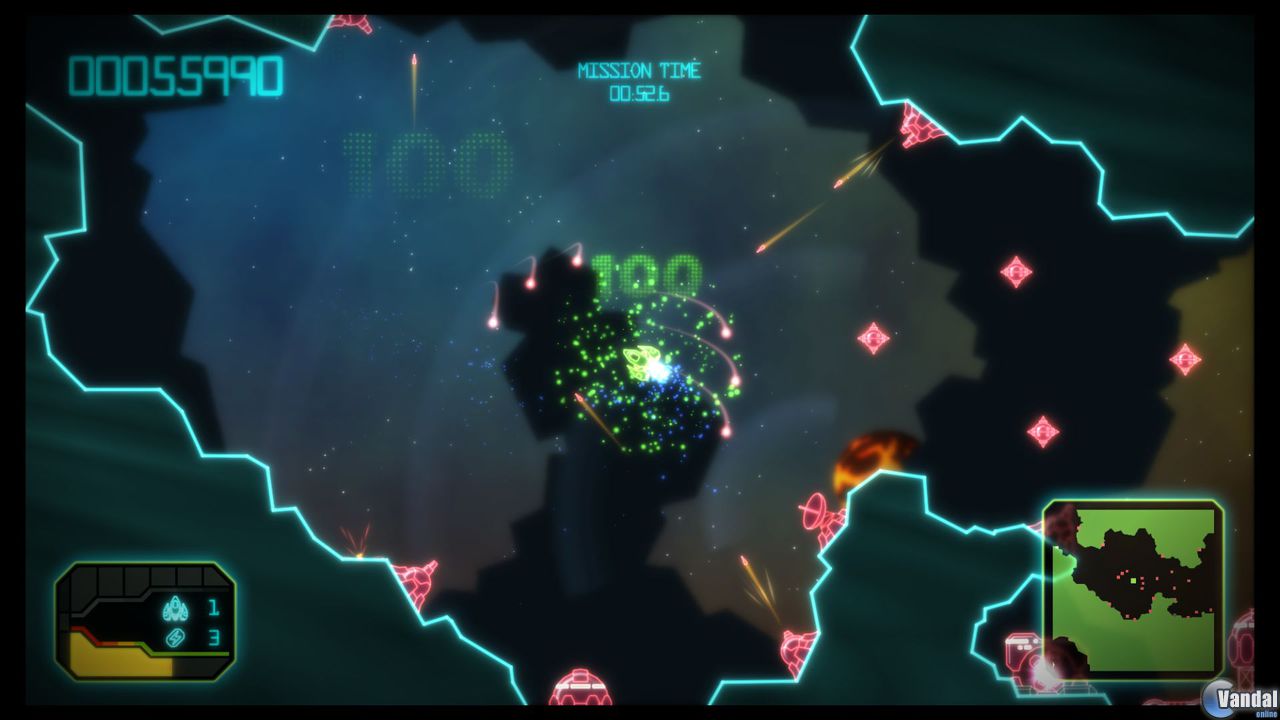Toggle the lives counter showing 1
The image size is (1280, 720).
[213, 605]
